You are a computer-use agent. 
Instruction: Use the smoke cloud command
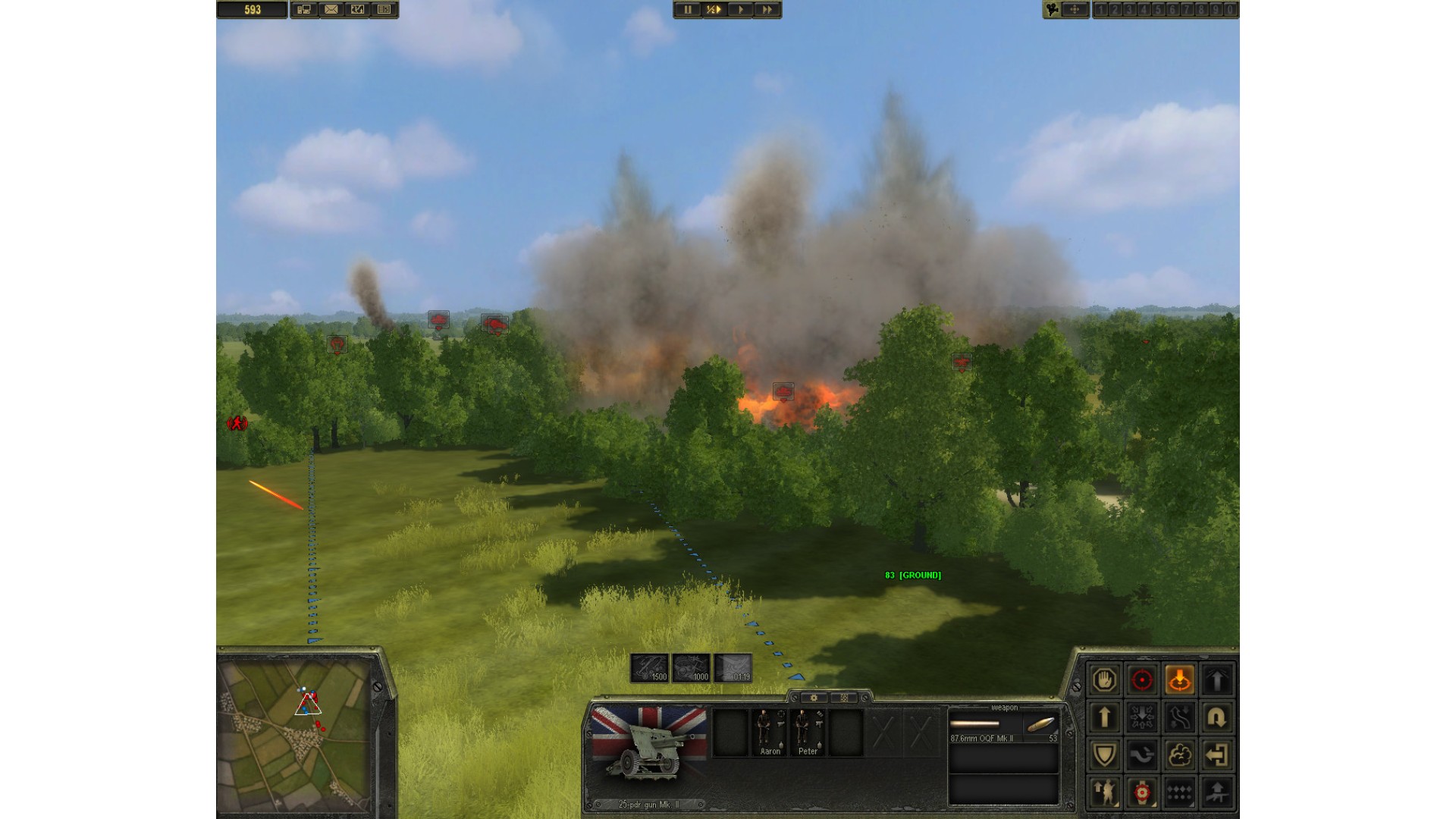(x=1179, y=755)
